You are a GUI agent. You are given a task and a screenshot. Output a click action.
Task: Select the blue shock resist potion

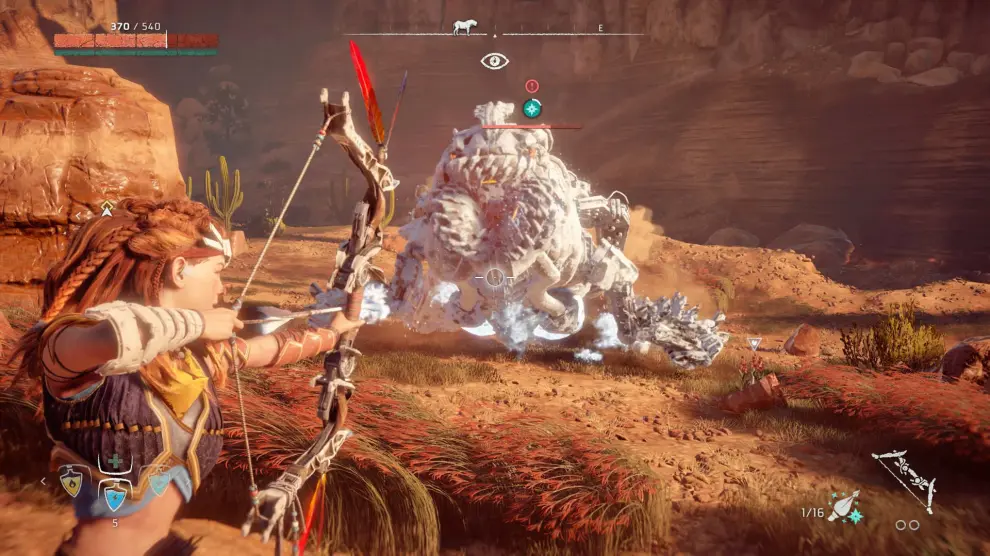click(114, 494)
